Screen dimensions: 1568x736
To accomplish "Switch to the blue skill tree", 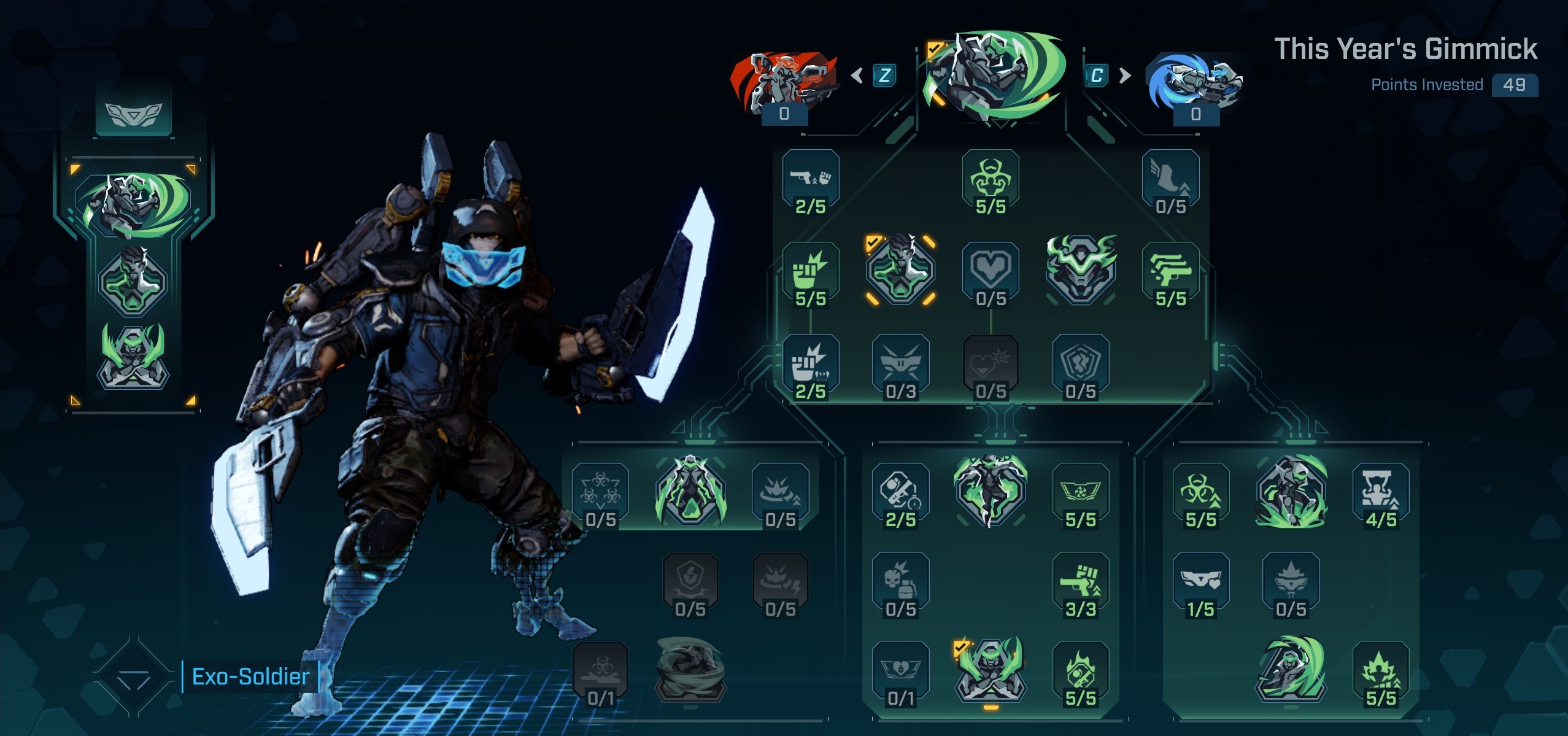I will 1194,83.
